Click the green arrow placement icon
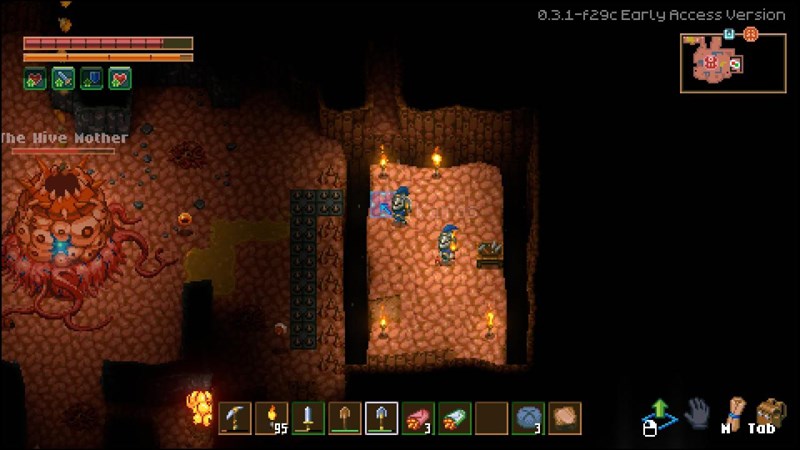Screen dimensions: 800x450 (659, 410)
